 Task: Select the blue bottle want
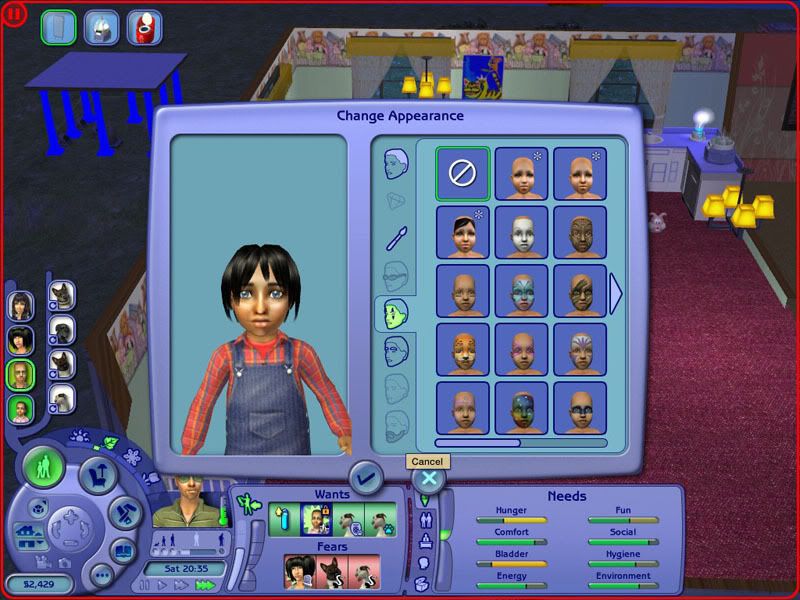tap(285, 519)
